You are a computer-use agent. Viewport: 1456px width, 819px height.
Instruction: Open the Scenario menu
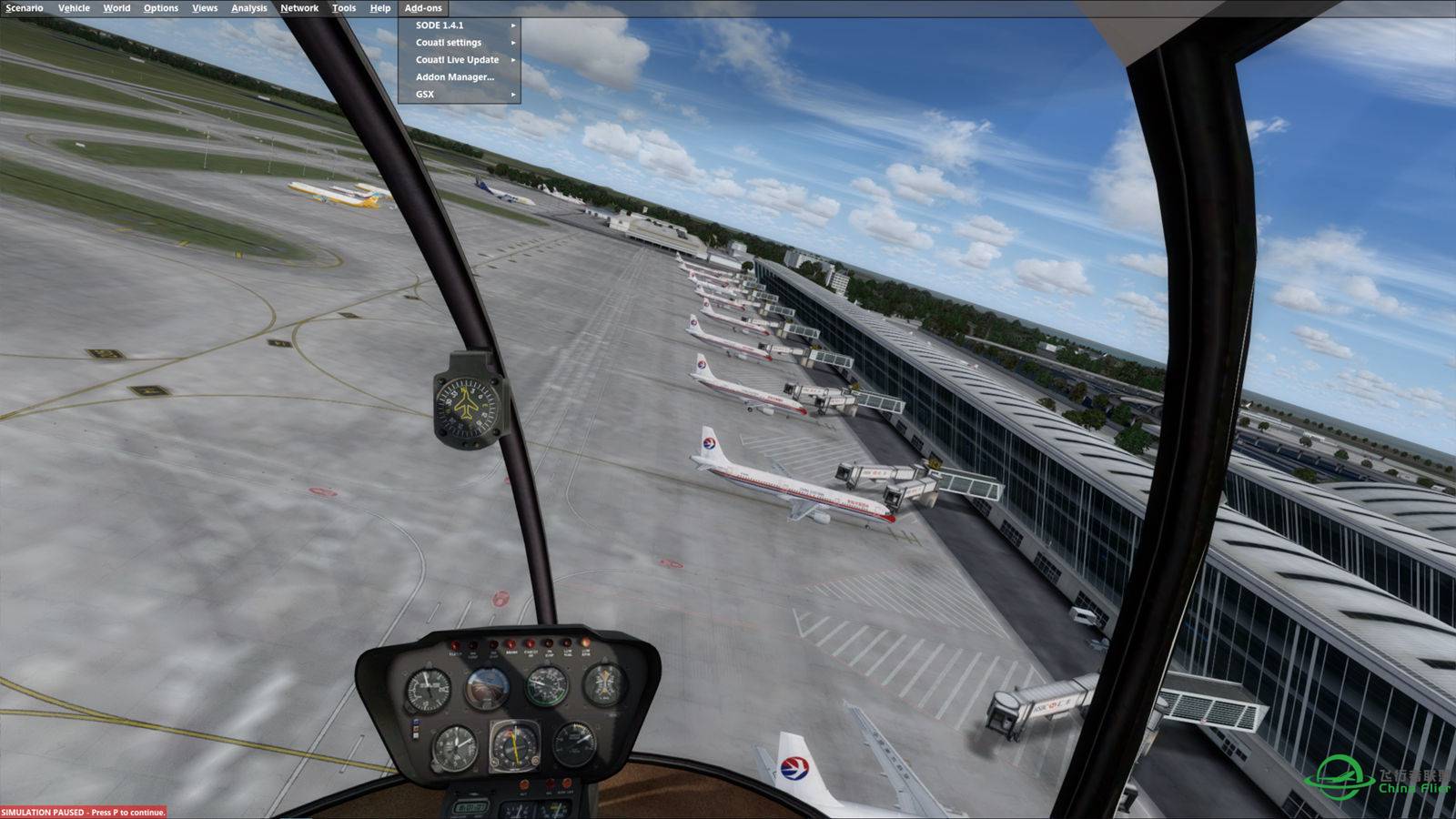click(x=25, y=8)
